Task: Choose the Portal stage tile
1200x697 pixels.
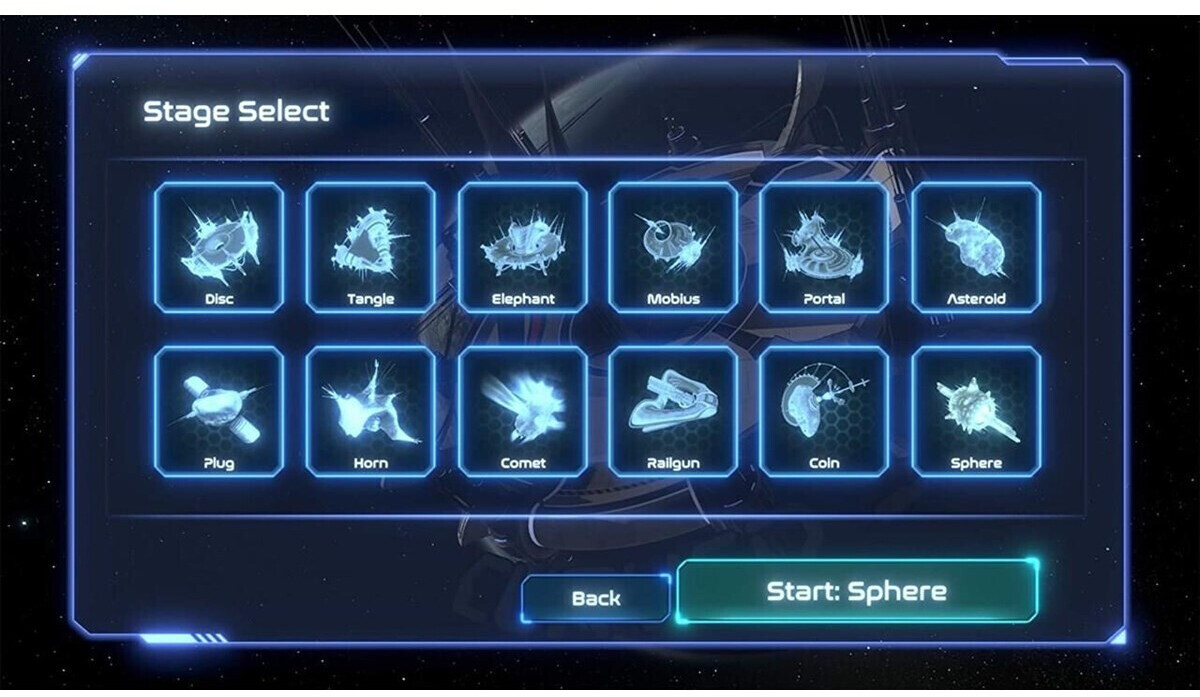Action: pos(824,248)
